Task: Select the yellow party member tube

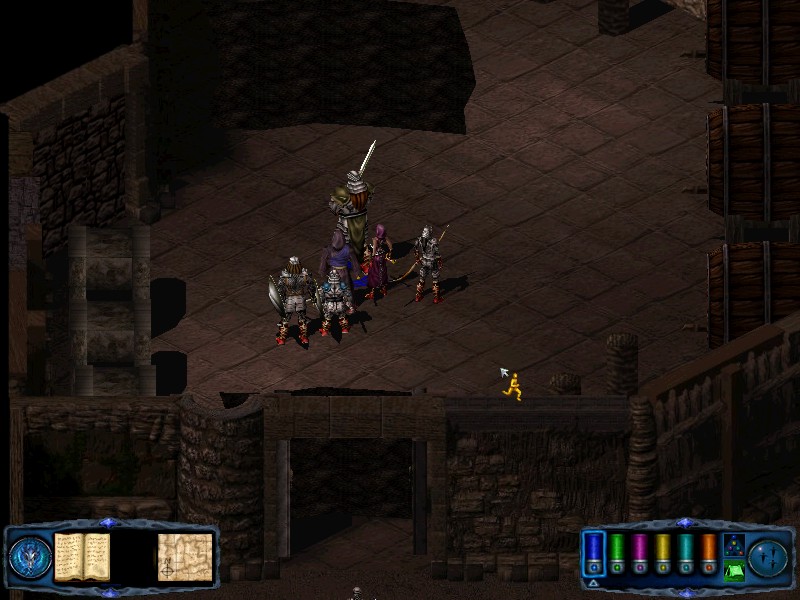Action: [662, 554]
